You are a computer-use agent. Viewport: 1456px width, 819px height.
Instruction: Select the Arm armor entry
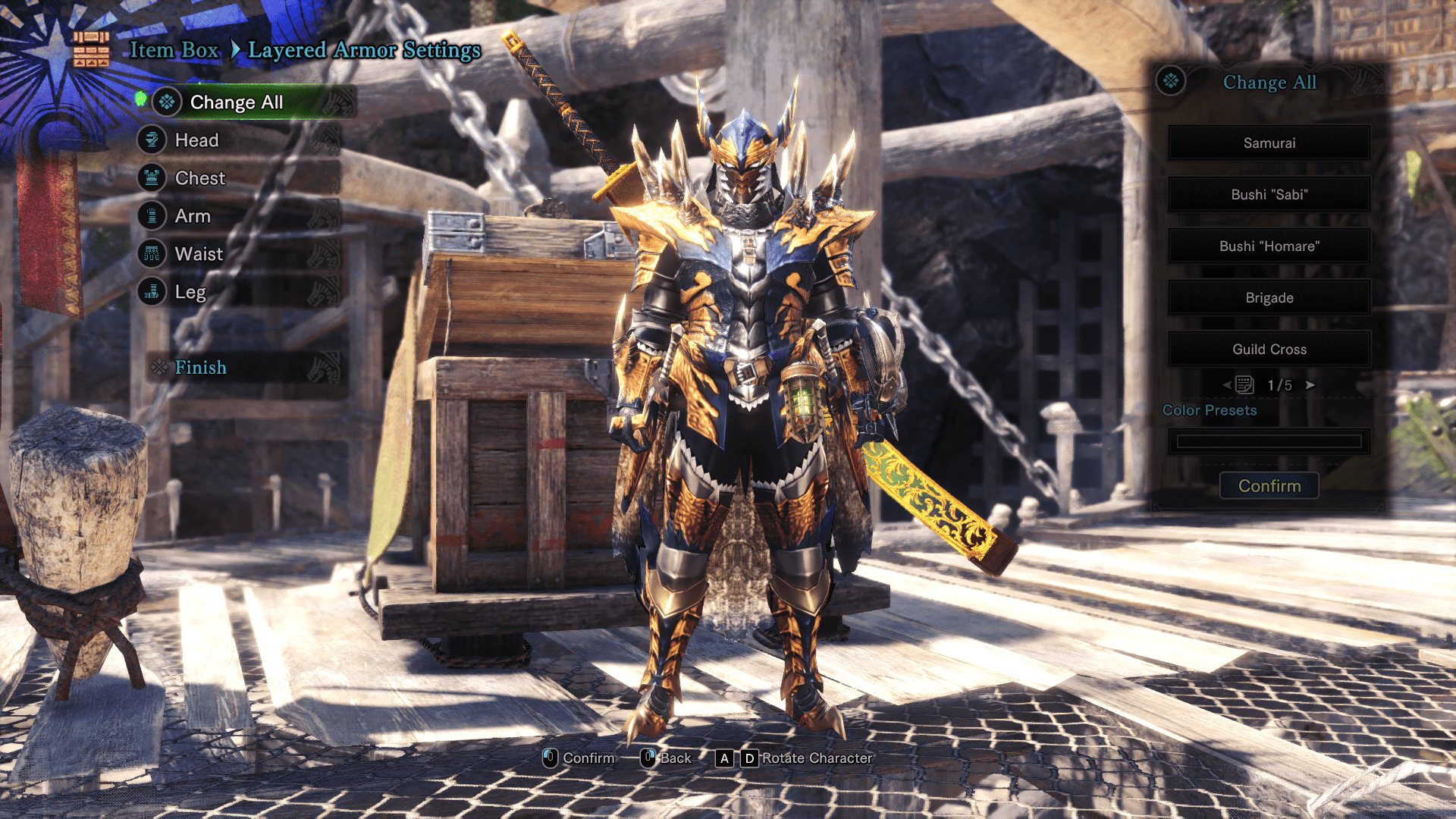[x=193, y=216]
